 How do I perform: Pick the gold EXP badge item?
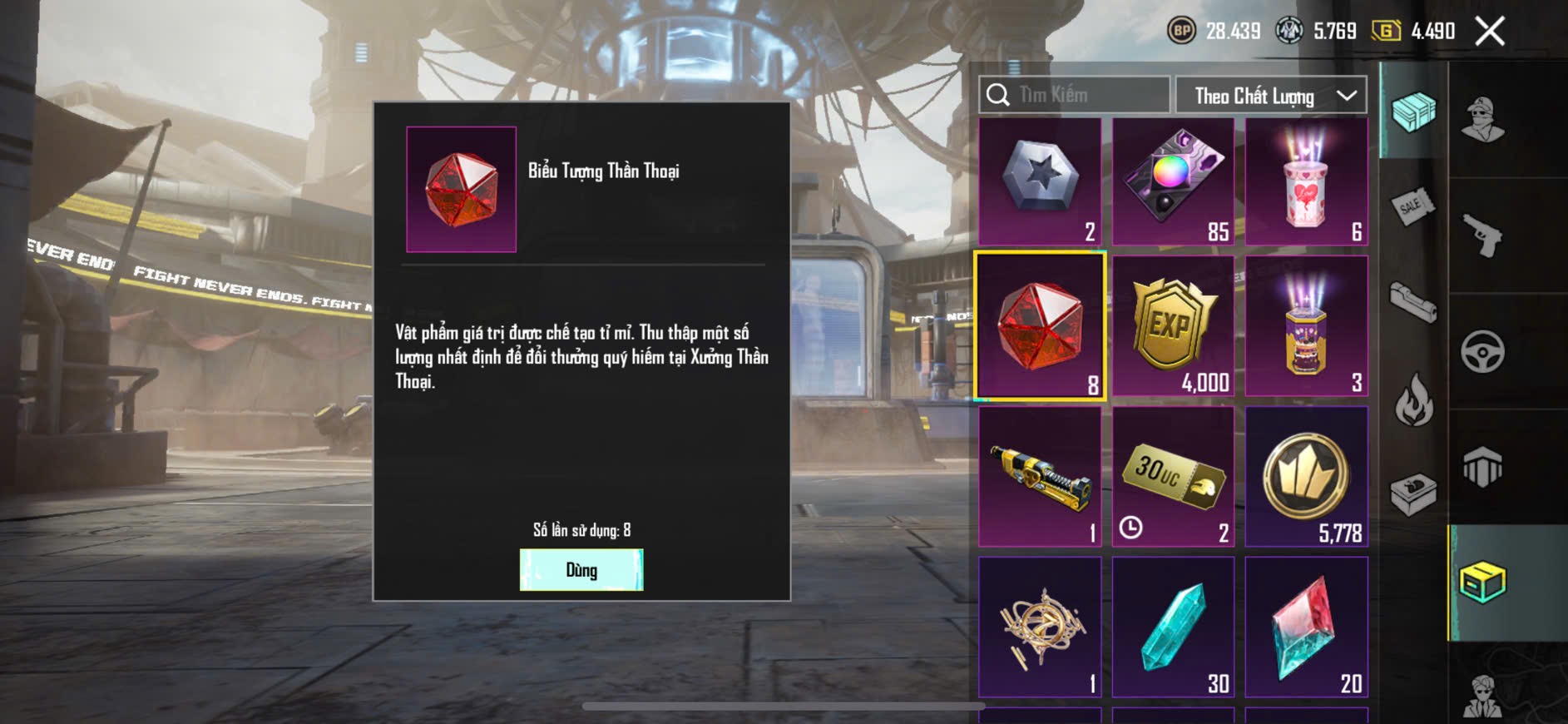(x=1173, y=326)
